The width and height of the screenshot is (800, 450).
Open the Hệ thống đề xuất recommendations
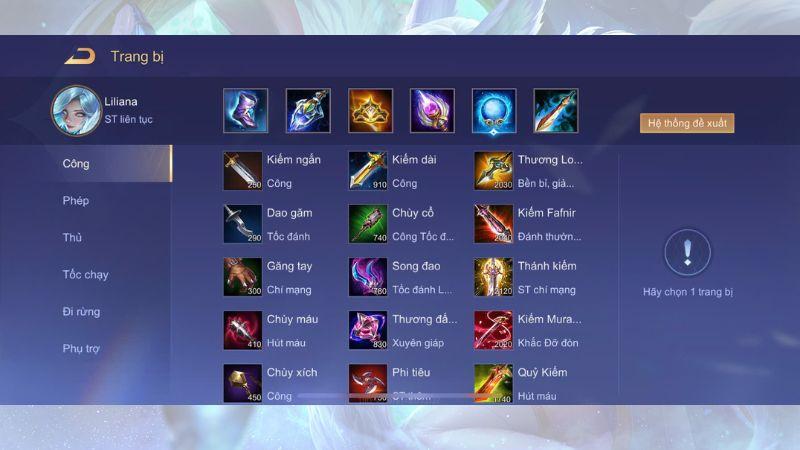point(687,124)
